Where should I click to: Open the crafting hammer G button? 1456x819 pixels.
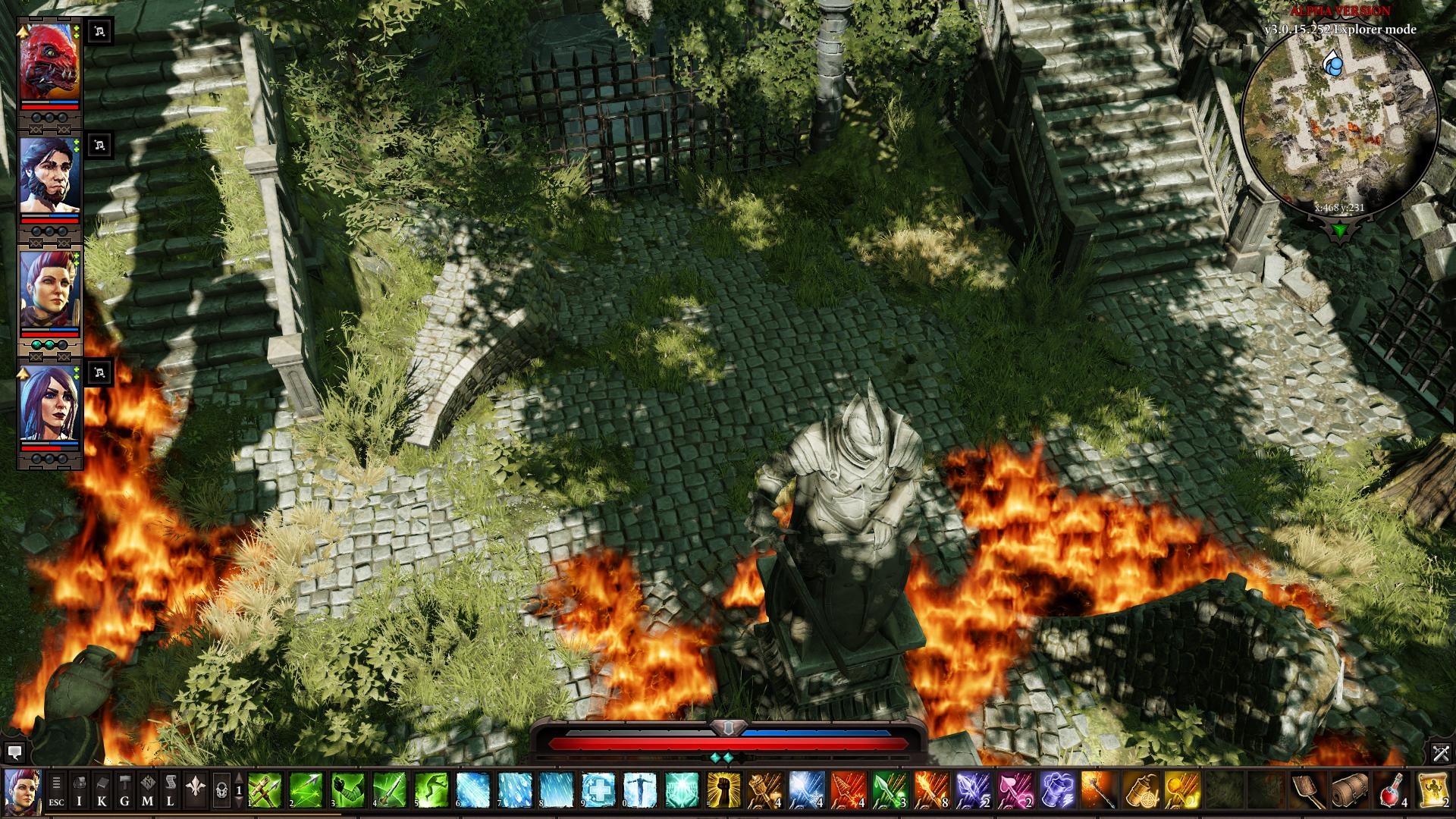tap(124, 792)
